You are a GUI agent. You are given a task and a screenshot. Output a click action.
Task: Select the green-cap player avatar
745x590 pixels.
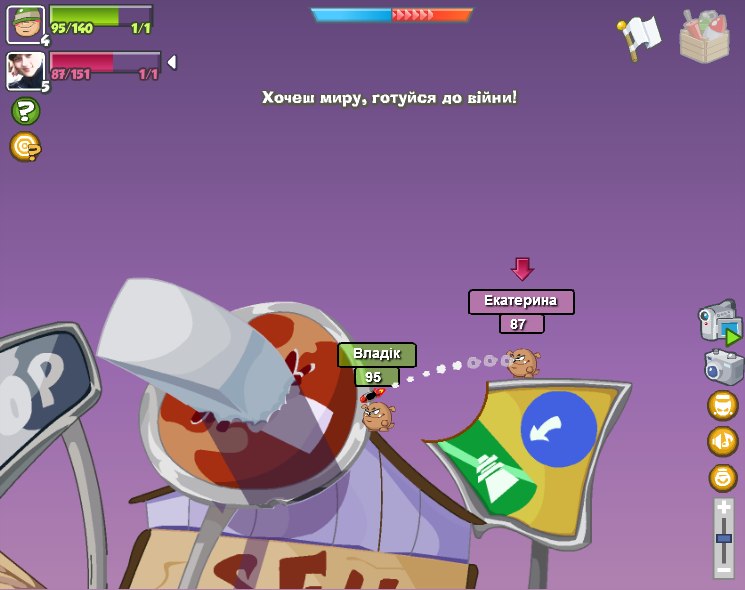pyautogui.click(x=25, y=24)
